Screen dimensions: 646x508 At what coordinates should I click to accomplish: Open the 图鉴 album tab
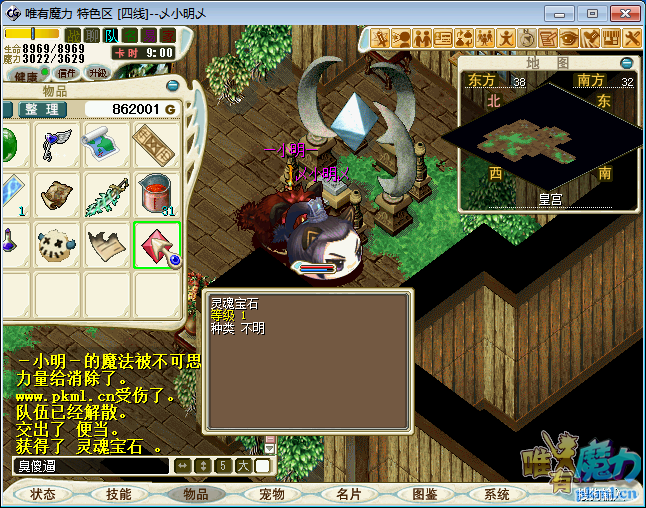(x=424, y=494)
